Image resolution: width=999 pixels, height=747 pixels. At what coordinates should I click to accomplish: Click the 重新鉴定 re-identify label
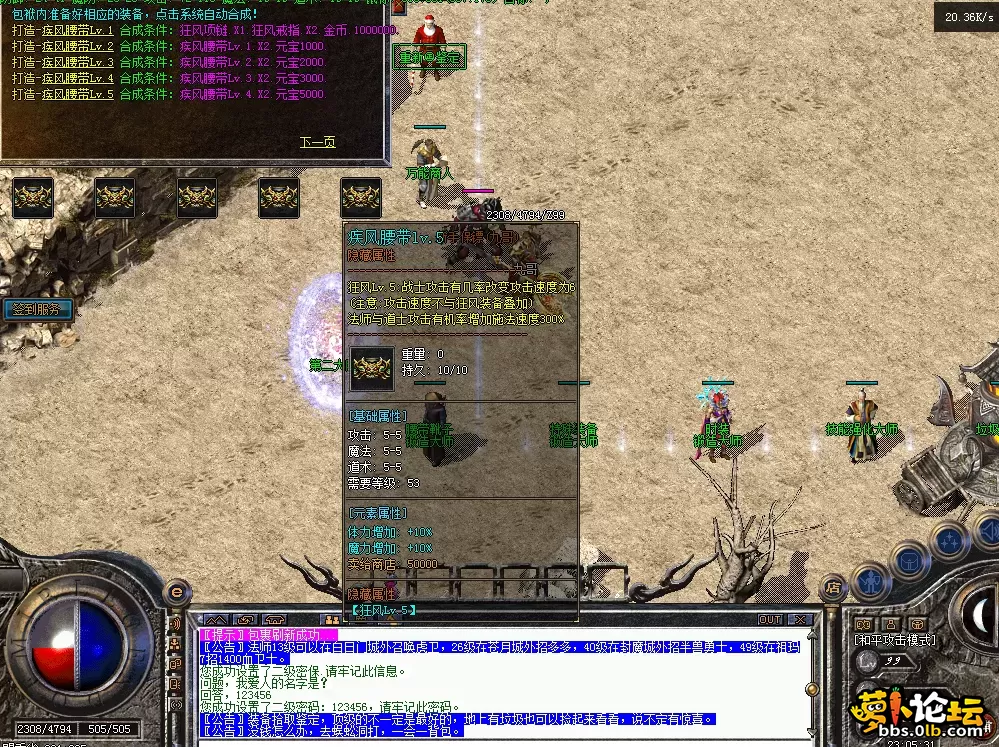[x=429, y=59]
